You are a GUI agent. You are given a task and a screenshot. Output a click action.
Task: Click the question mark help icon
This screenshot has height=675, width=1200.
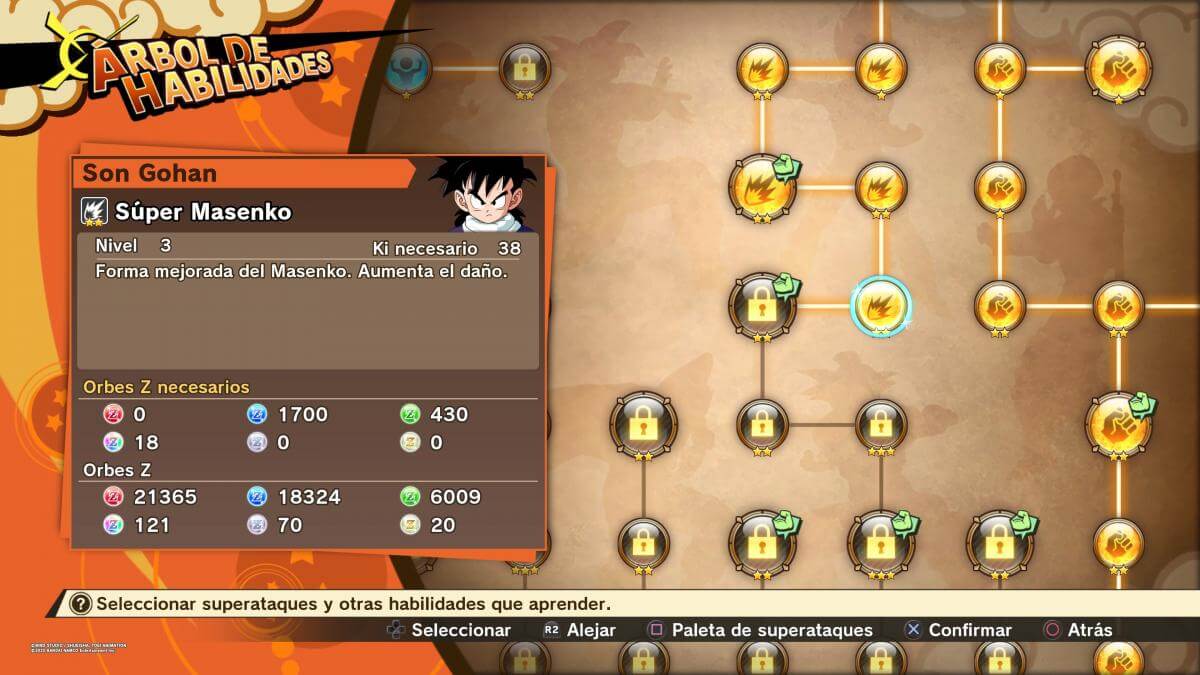[x=81, y=604]
